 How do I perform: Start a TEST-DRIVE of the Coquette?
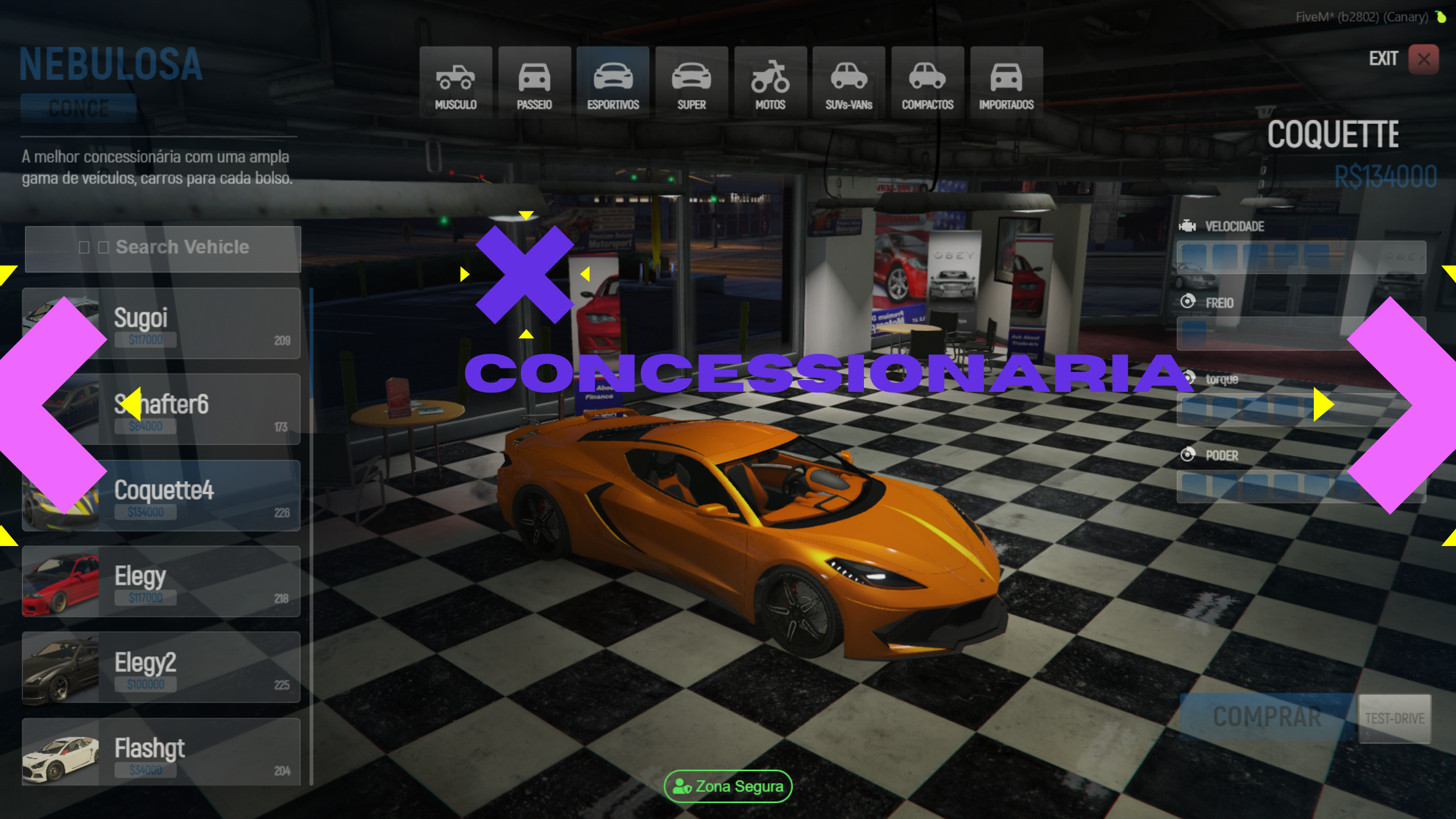(1395, 718)
